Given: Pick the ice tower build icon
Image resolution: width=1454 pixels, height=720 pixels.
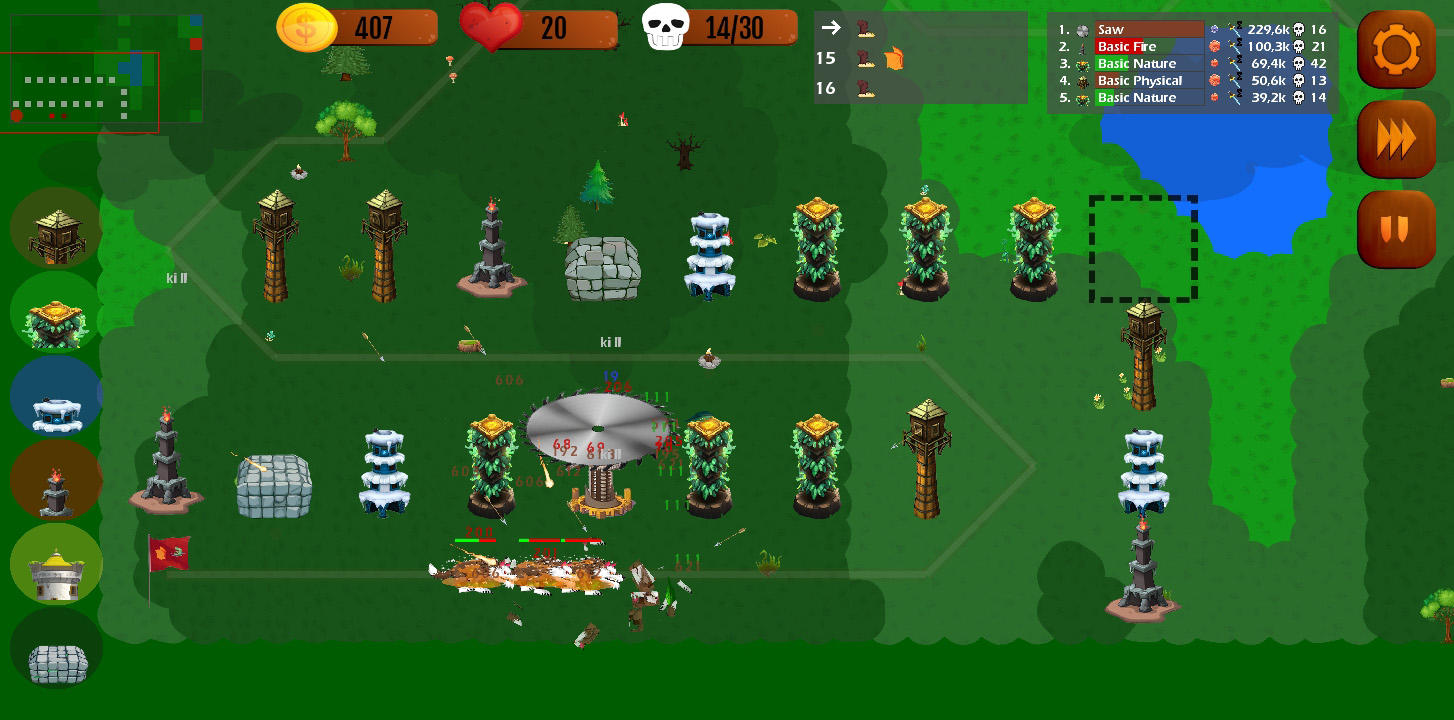Looking at the screenshot, I should 56,396.
